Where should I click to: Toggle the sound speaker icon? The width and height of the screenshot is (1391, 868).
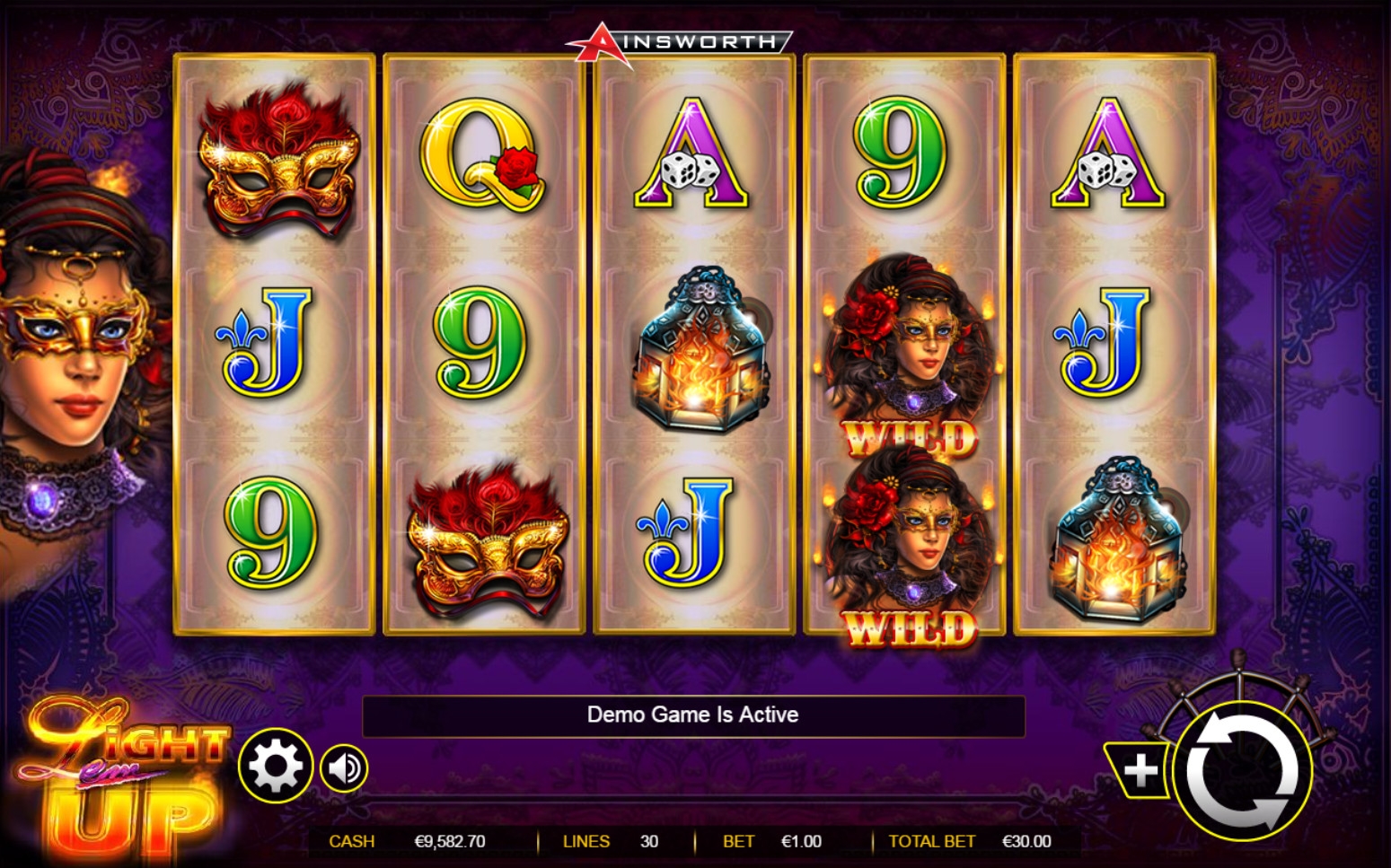(x=345, y=768)
